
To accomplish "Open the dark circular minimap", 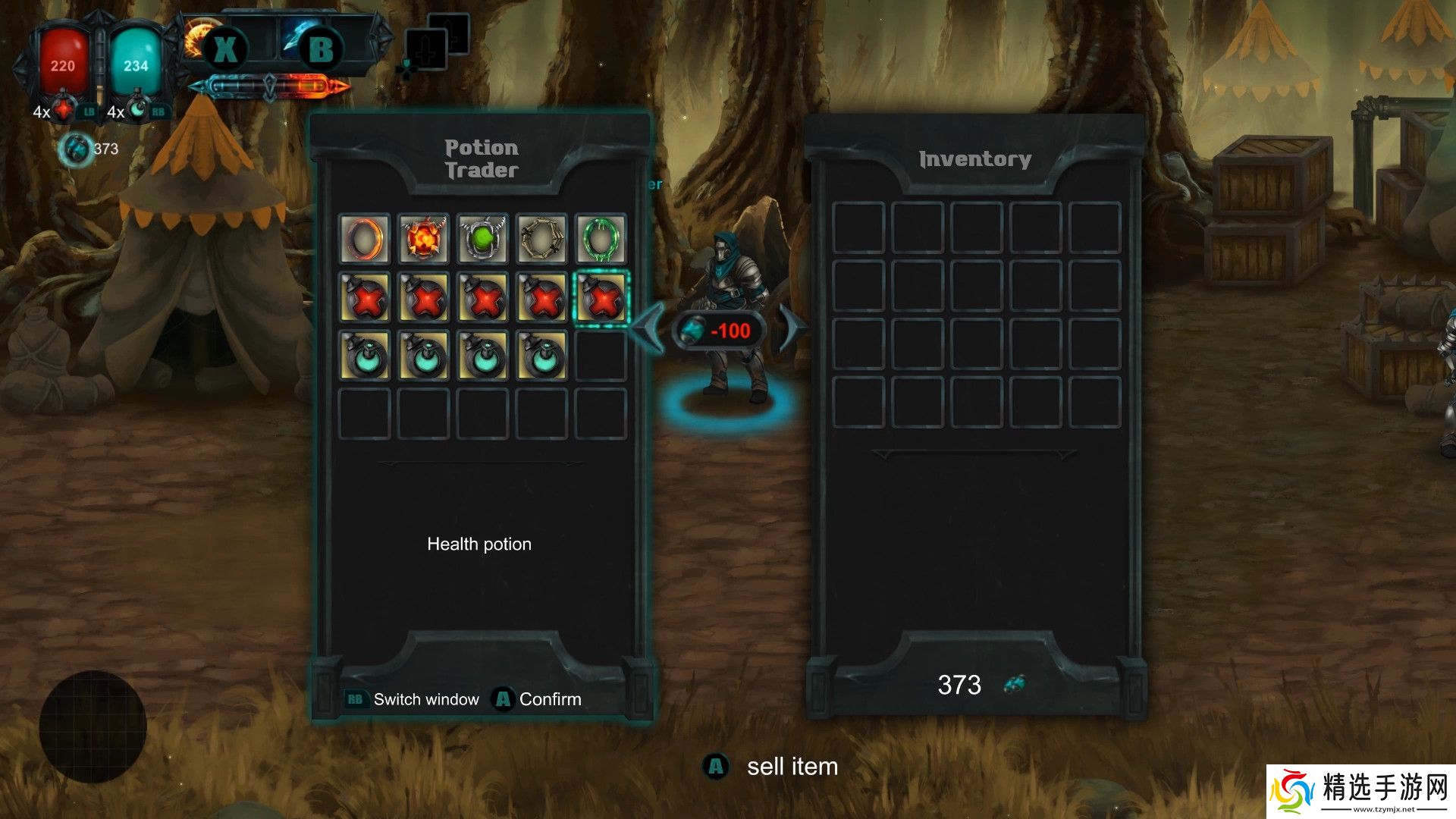I will pyautogui.click(x=93, y=726).
